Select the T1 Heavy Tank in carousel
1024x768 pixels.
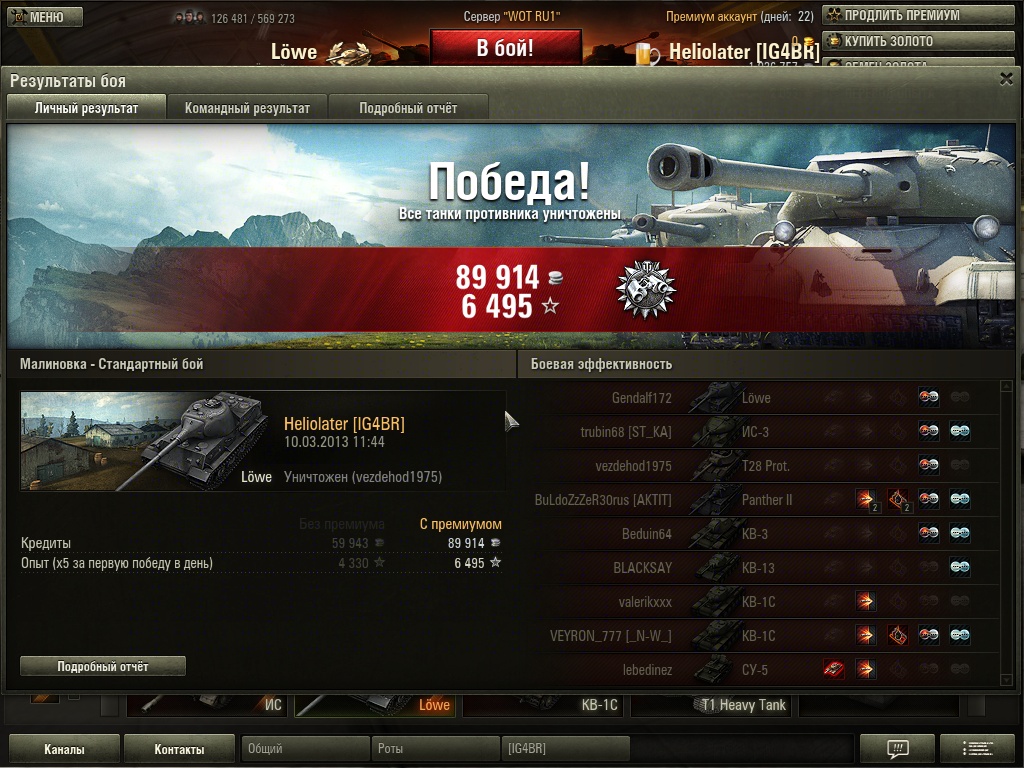713,705
